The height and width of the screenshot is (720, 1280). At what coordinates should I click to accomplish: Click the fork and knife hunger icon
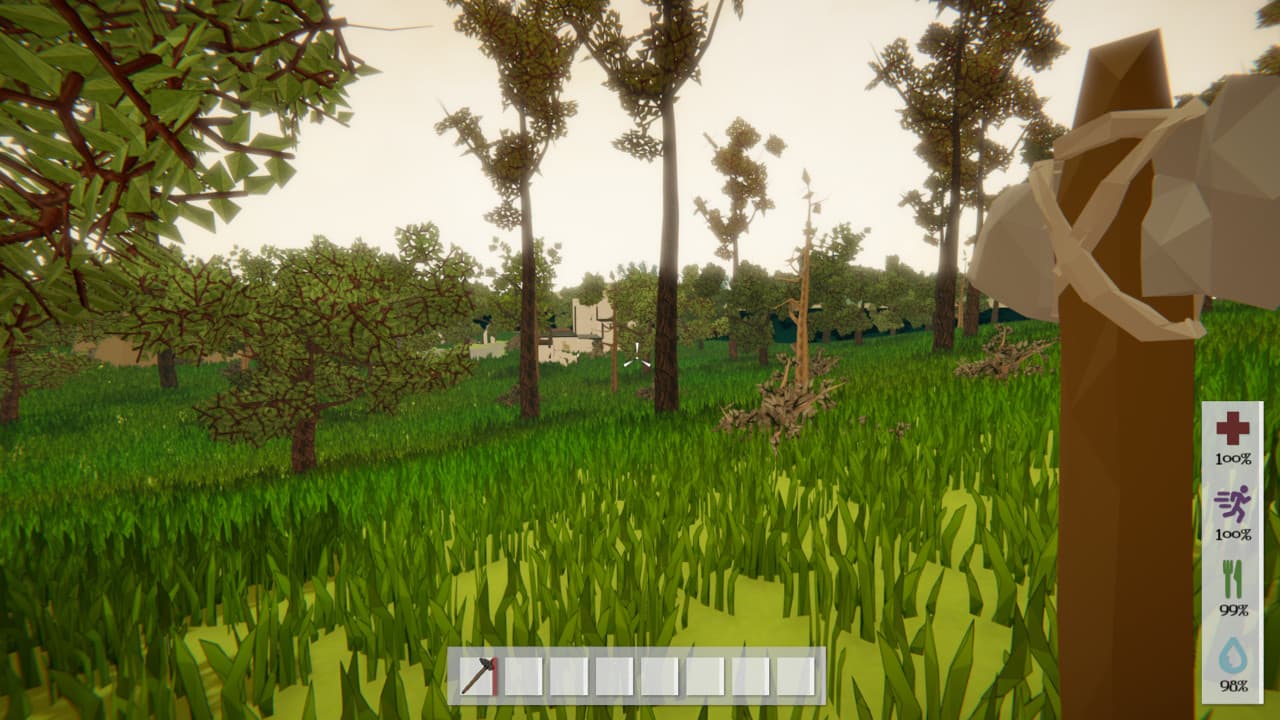[1232, 579]
